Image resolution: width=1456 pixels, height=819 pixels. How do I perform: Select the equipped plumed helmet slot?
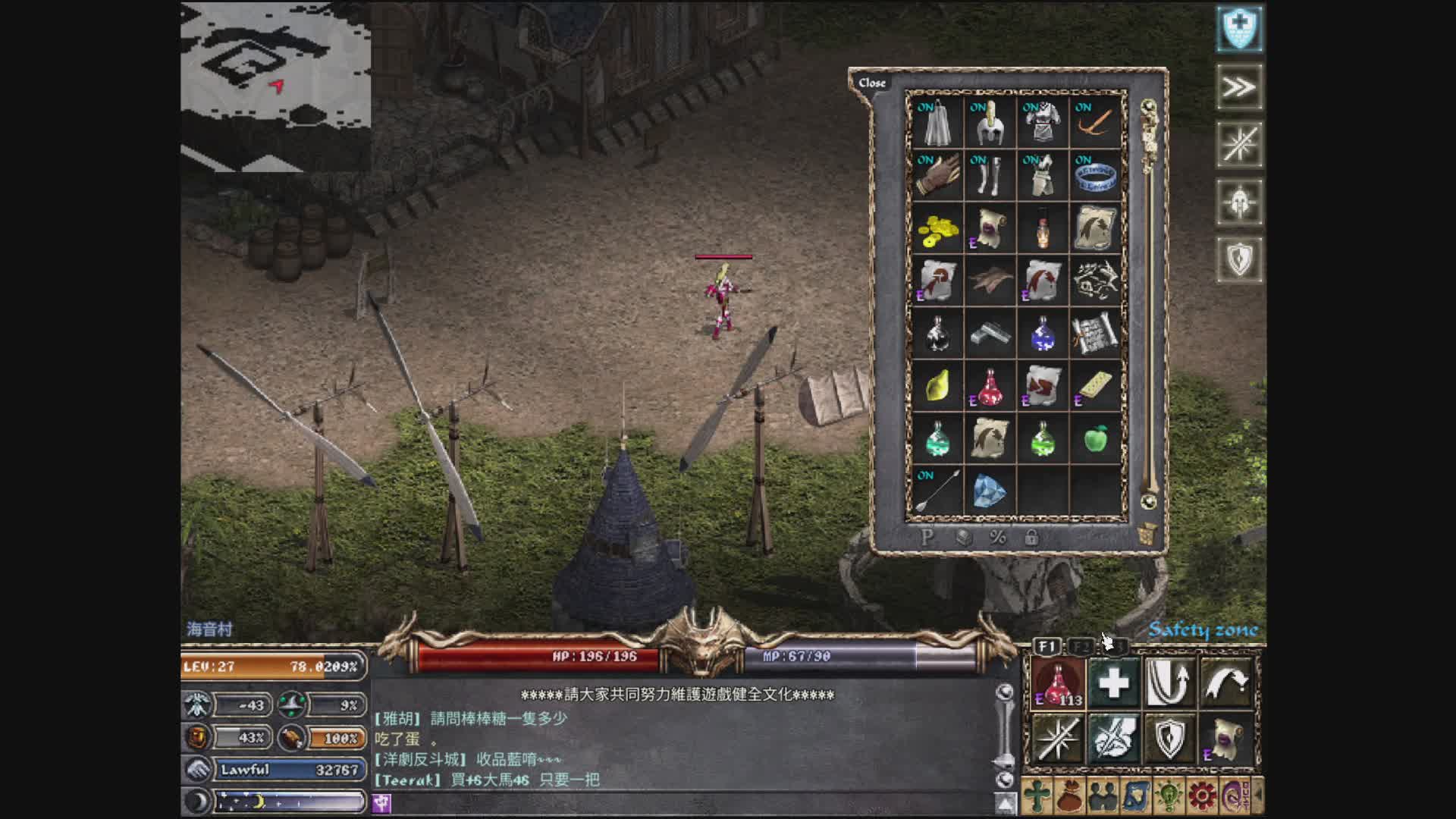990,122
